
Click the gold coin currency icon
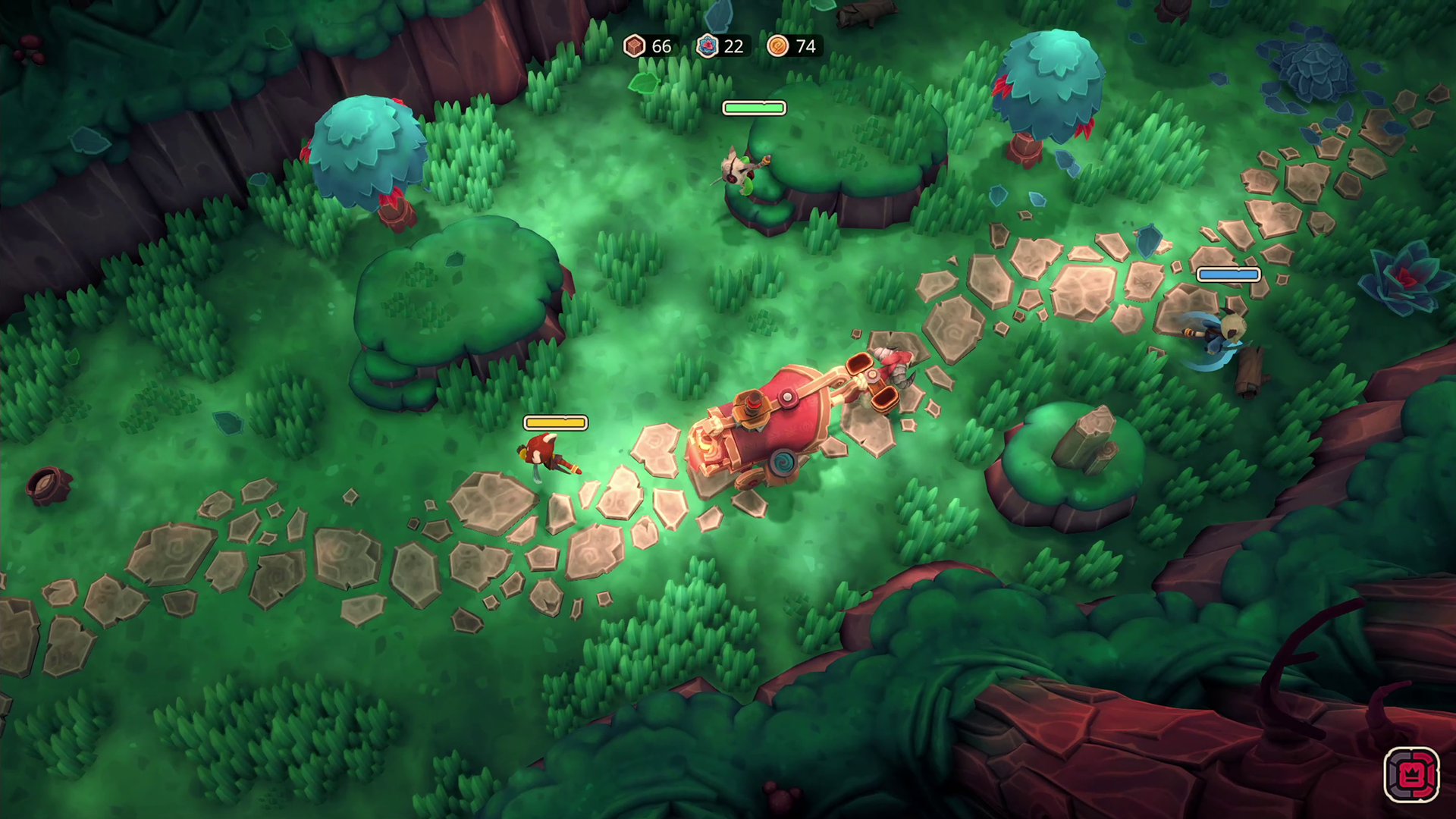pyautogui.click(x=778, y=46)
